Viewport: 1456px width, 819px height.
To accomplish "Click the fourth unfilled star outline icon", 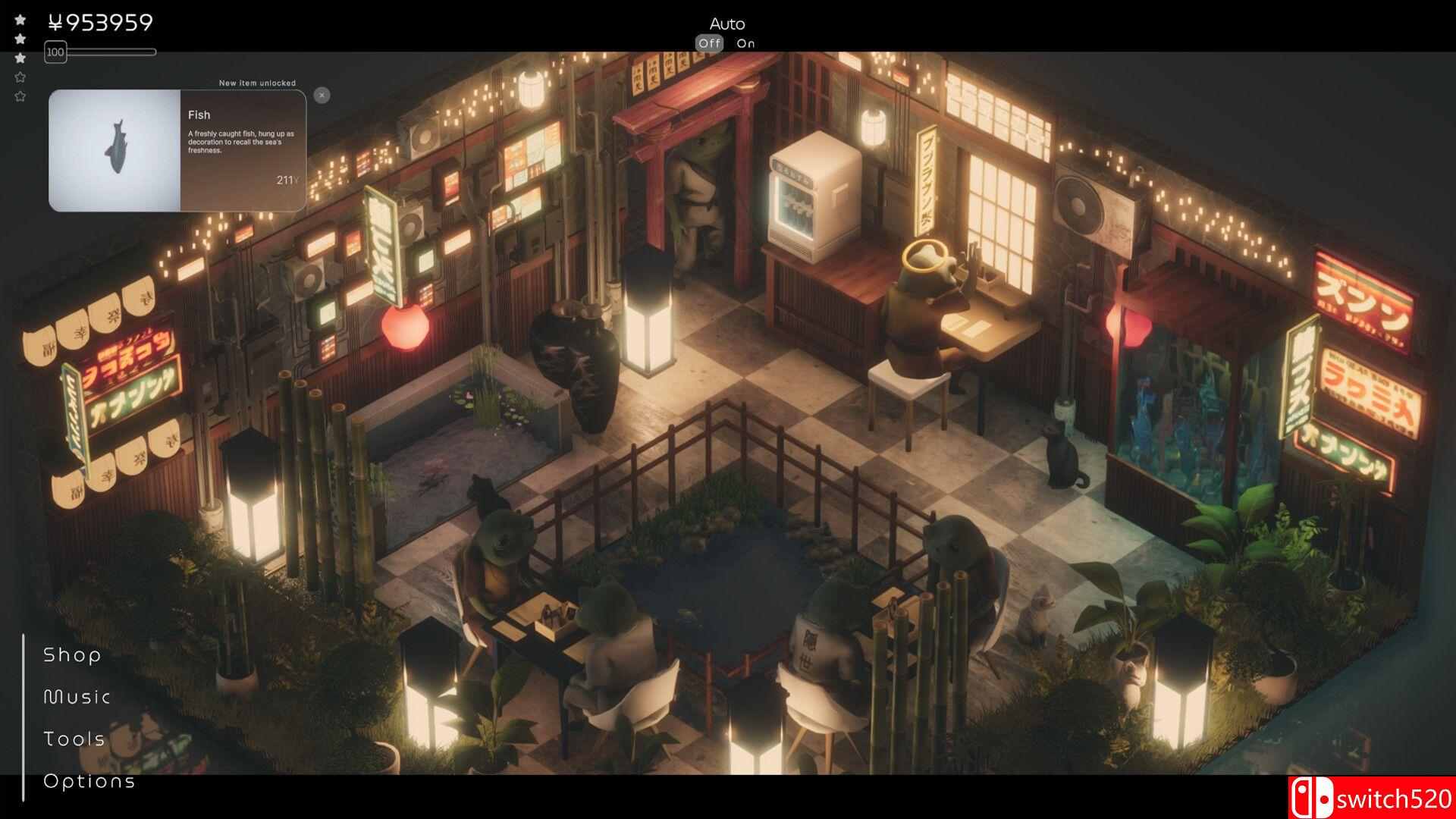I will tap(20, 77).
